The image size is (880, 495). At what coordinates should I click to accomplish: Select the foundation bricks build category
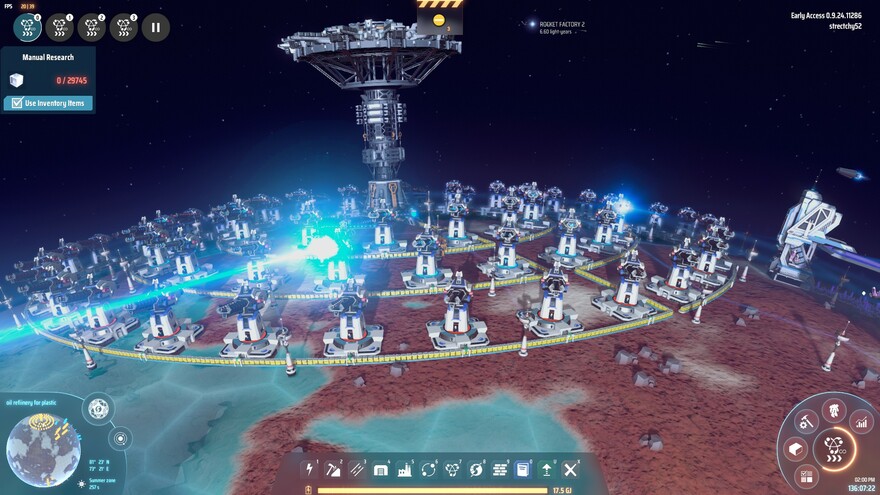click(x=499, y=469)
